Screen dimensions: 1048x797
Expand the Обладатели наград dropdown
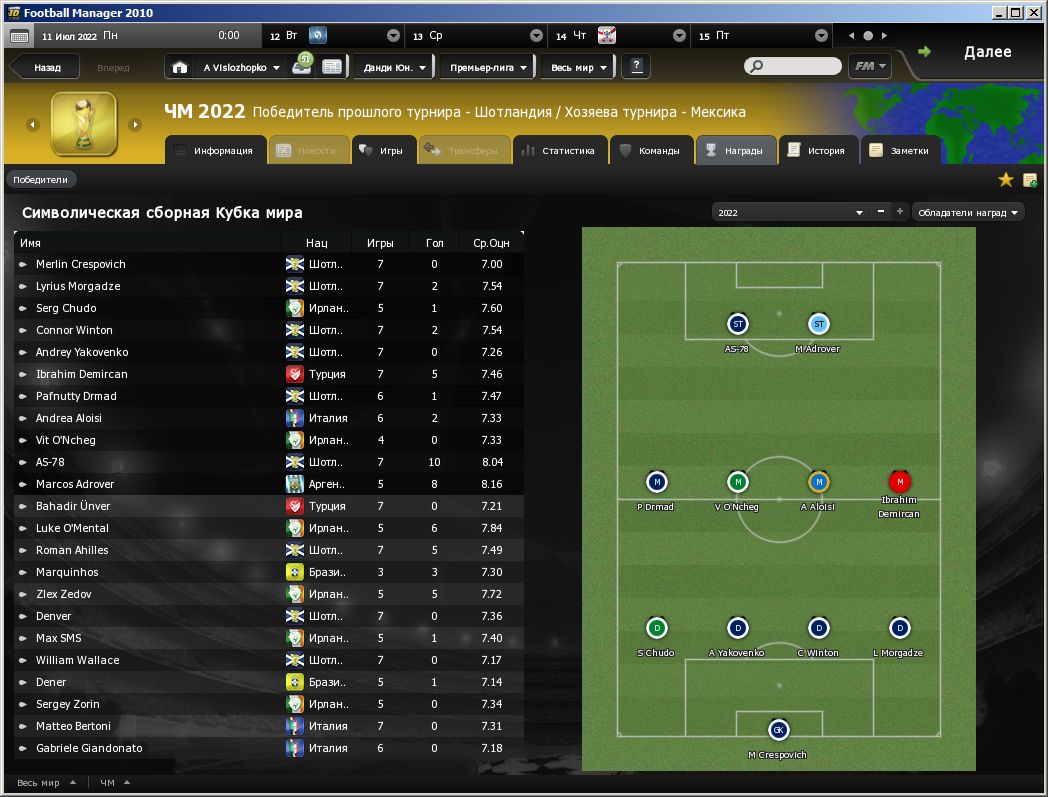tap(968, 213)
